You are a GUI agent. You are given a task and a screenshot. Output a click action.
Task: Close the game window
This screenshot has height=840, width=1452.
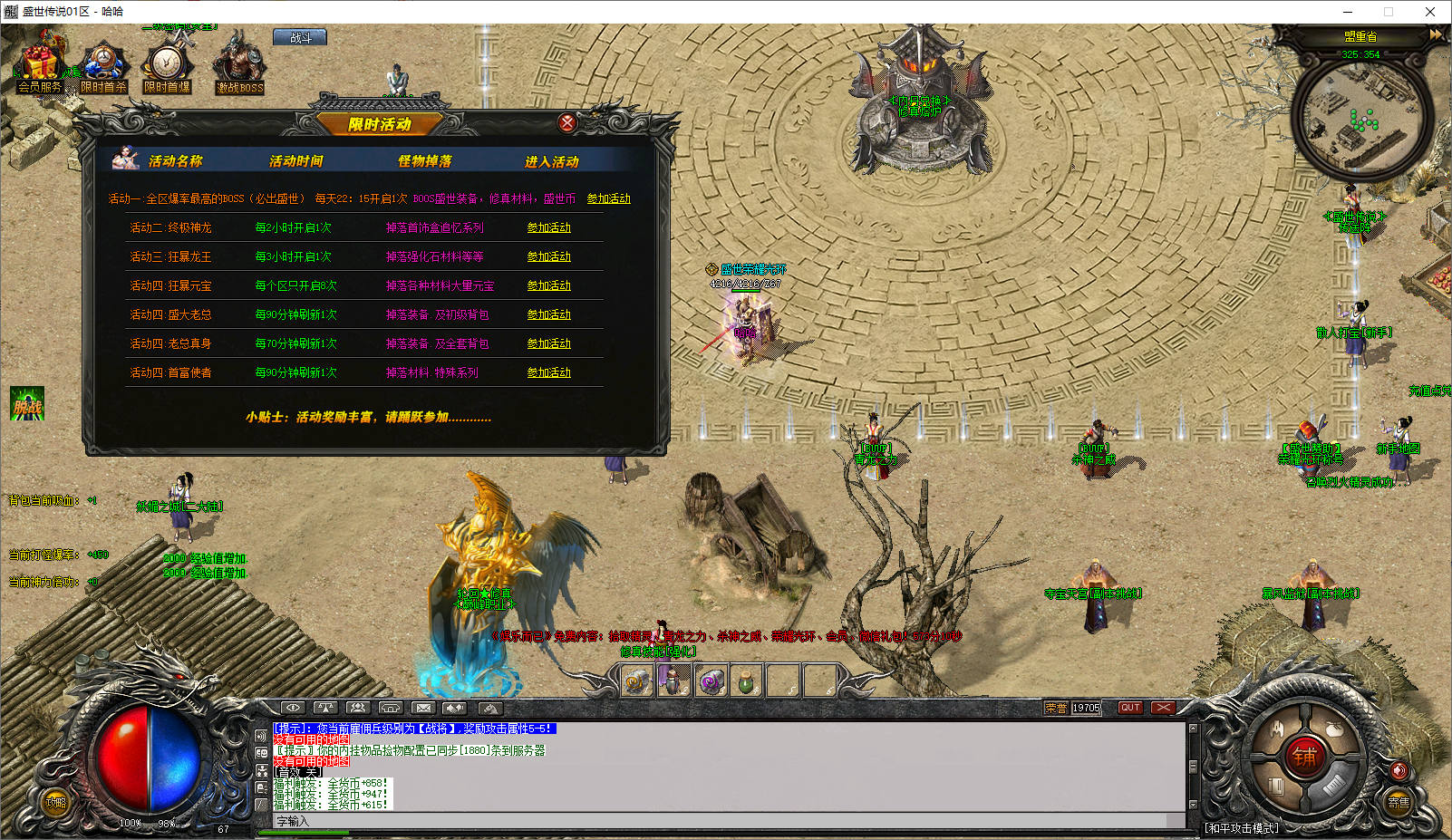pyautogui.click(x=1430, y=12)
